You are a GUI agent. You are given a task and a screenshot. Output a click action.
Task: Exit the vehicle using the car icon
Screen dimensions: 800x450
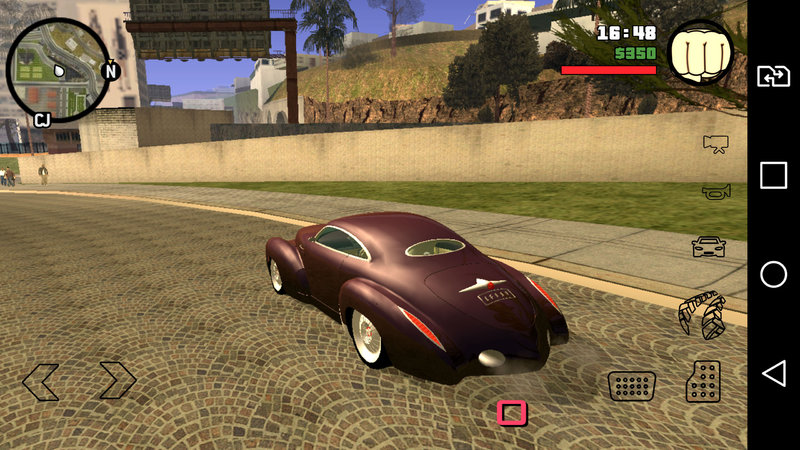pyautogui.click(x=708, y=246)
